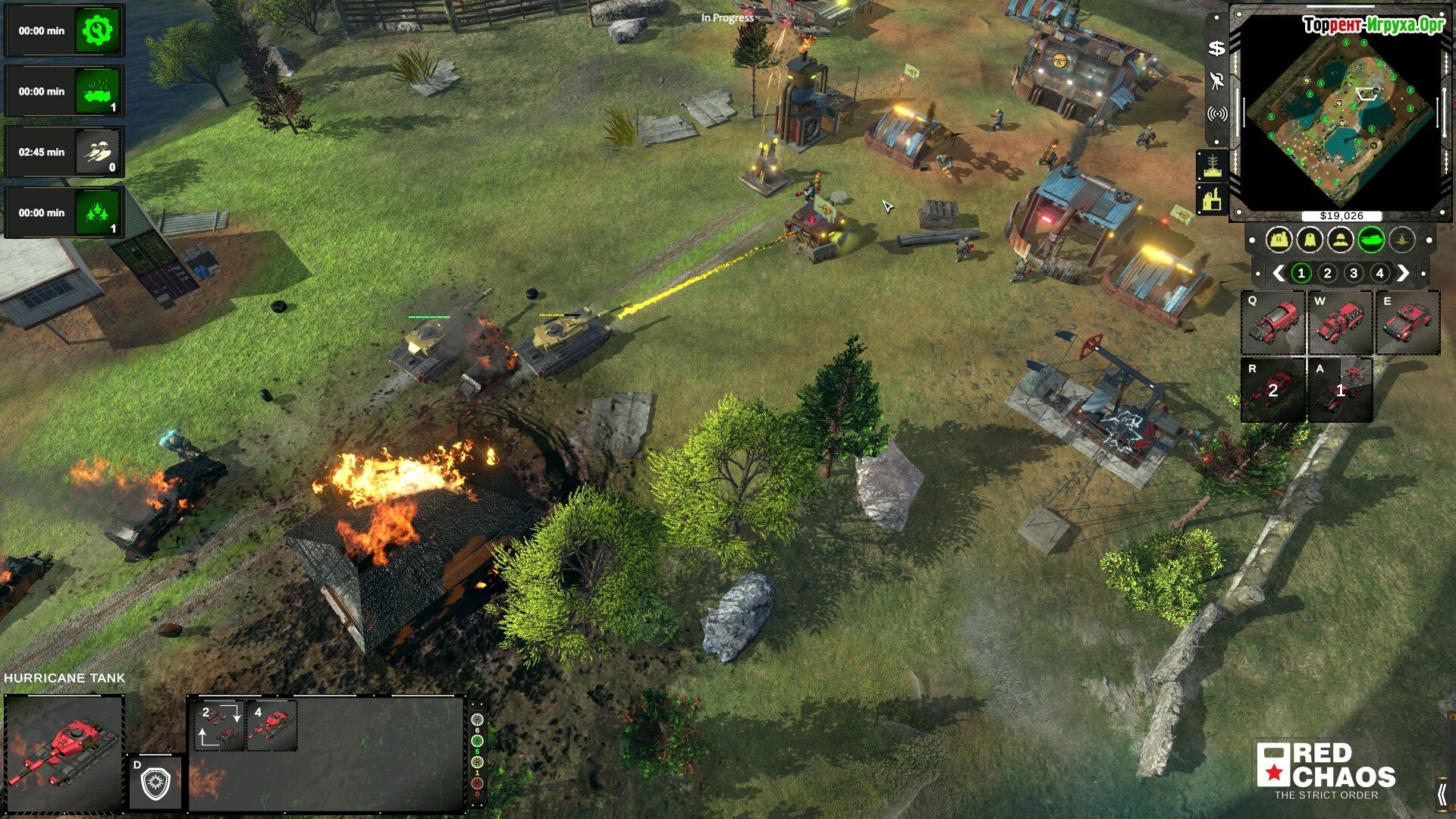Switch to the infantry soldier build tab
The image size is (1456, 819).
(1341, 240)
